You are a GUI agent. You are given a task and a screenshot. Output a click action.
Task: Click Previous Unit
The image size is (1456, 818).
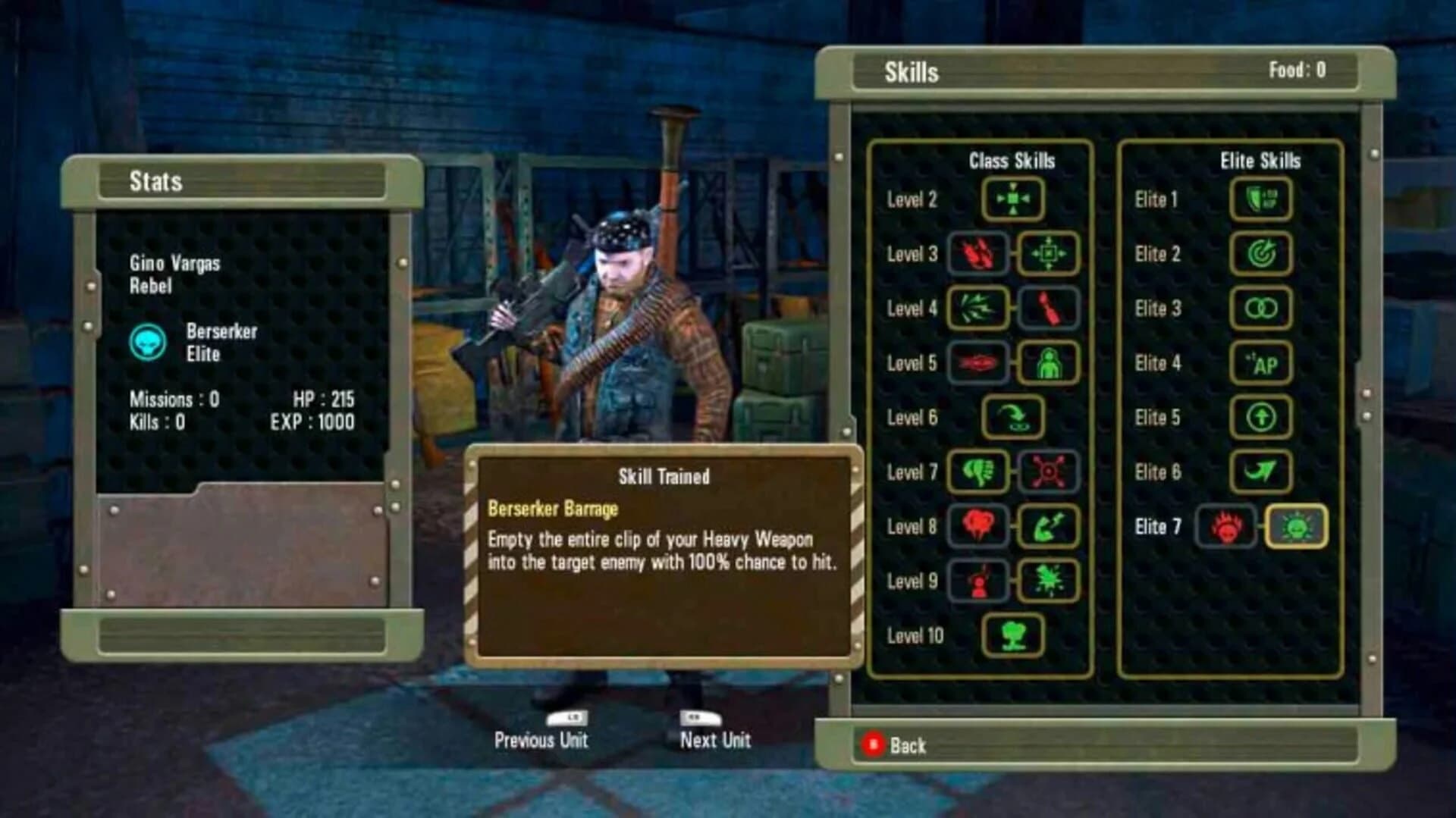click(x=541, y=741)
